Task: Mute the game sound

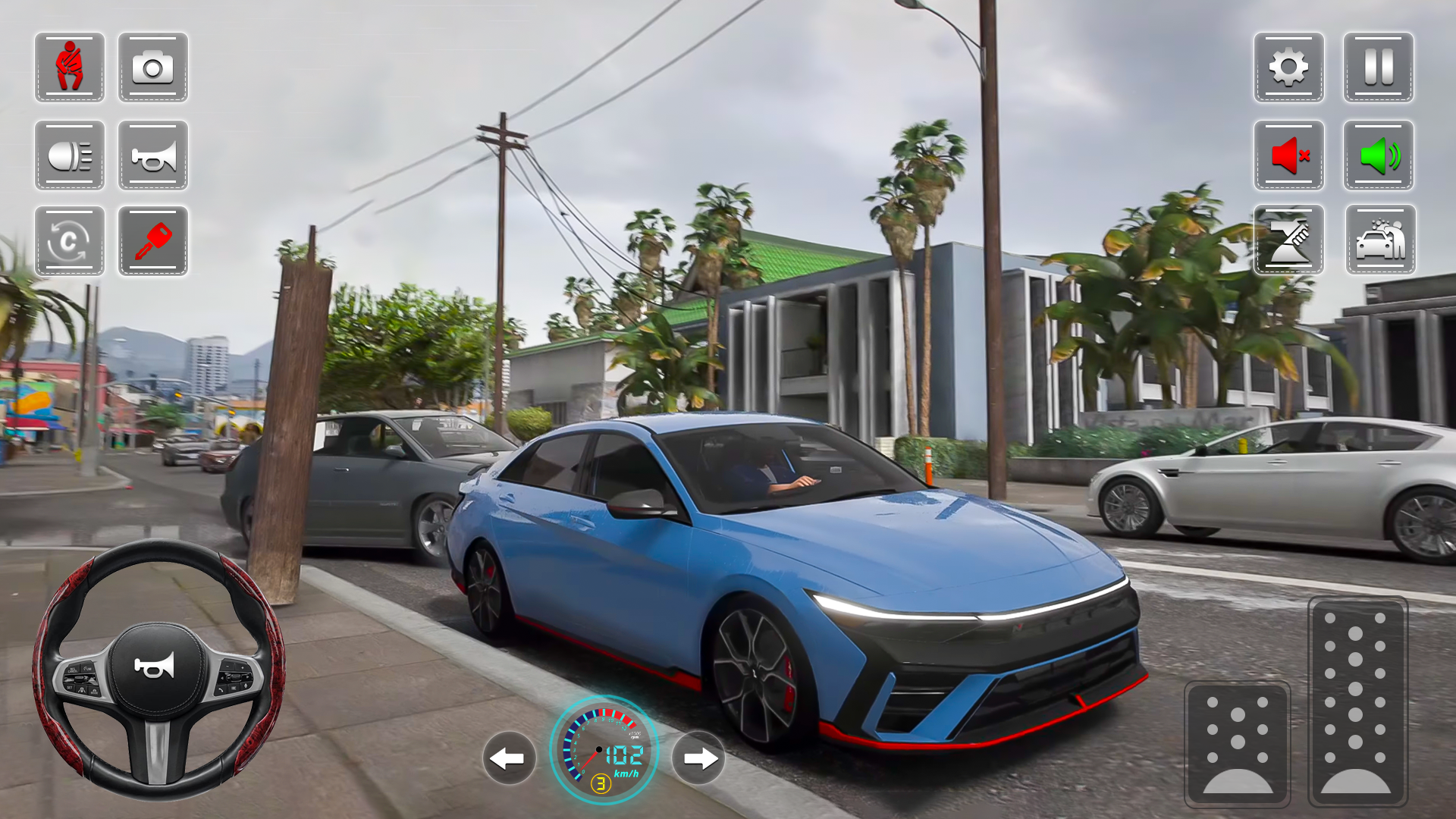Action: (1288, 155)
